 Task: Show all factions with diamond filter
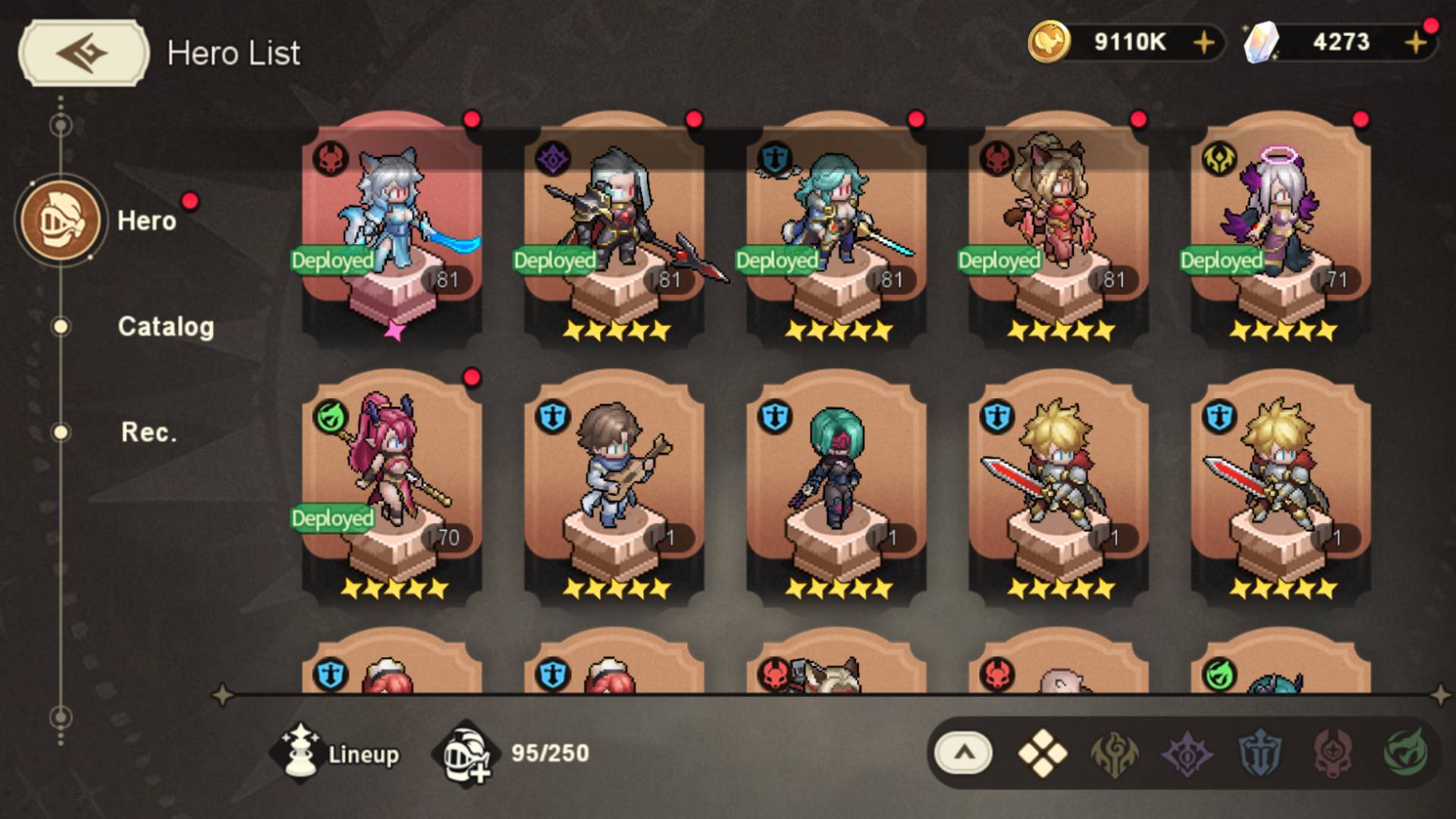pyautogui.click(x=1042, y=754)
